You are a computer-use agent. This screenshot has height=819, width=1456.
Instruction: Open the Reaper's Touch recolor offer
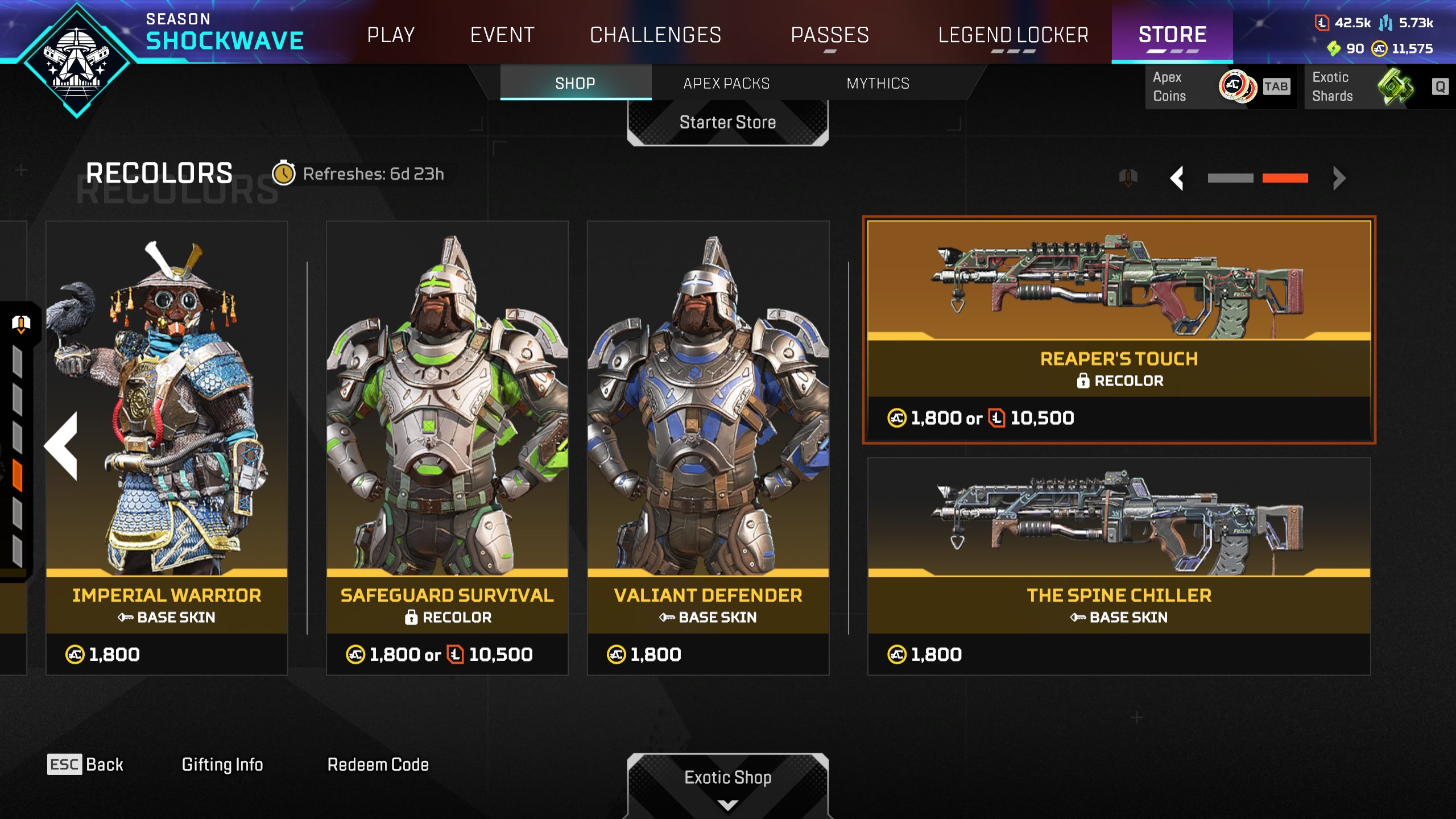(1119, 330)
